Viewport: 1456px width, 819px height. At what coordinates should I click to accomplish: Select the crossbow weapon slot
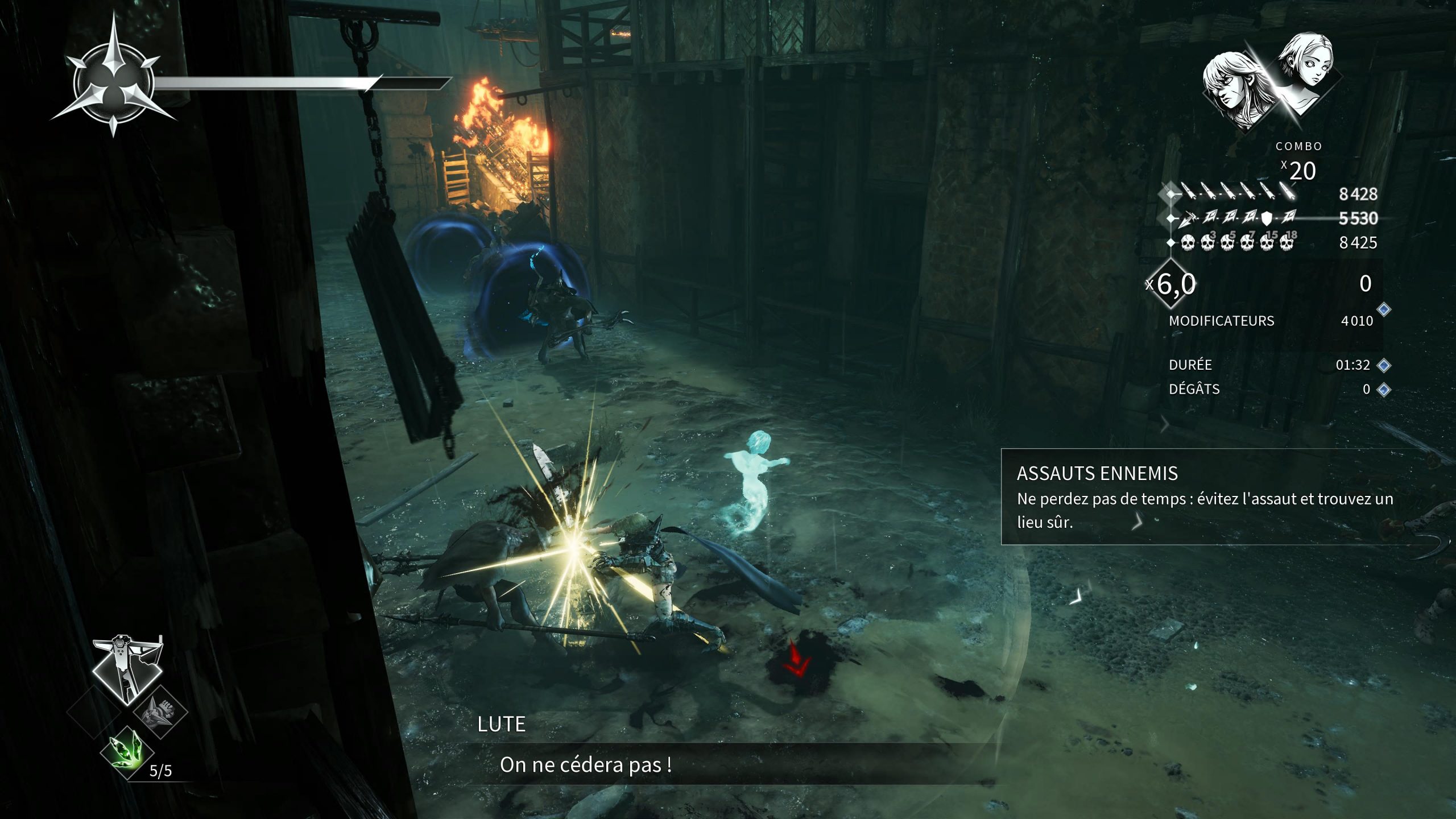click(x=128, y=669)
